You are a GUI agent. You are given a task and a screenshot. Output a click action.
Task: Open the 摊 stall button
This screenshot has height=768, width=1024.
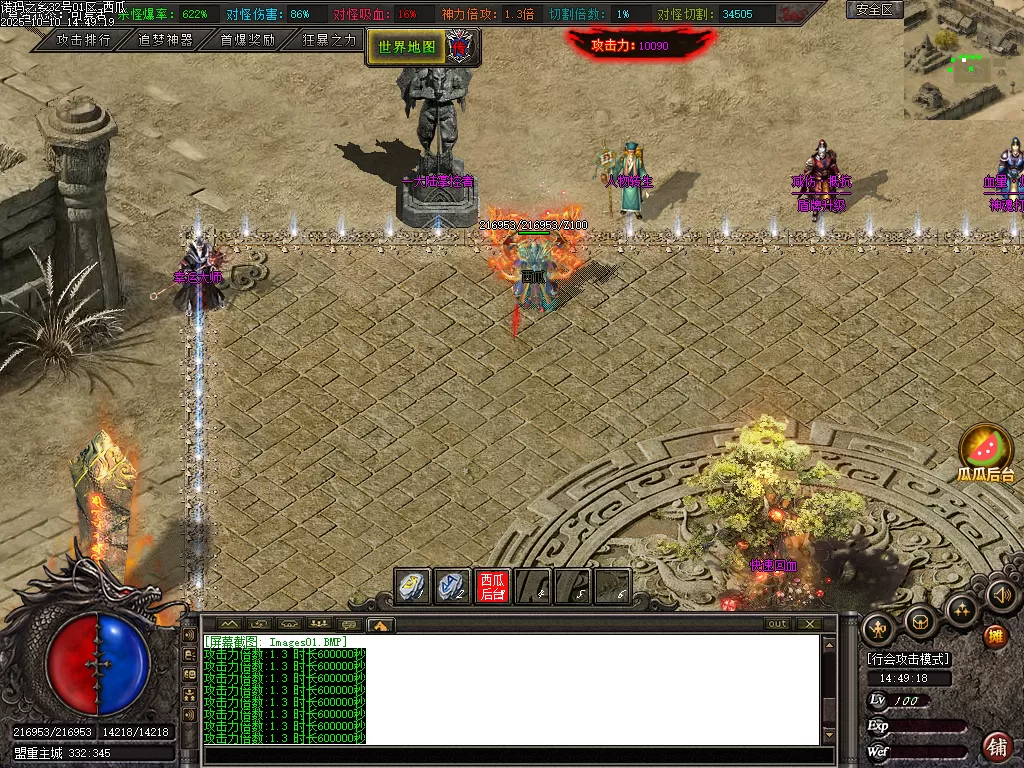995,636
